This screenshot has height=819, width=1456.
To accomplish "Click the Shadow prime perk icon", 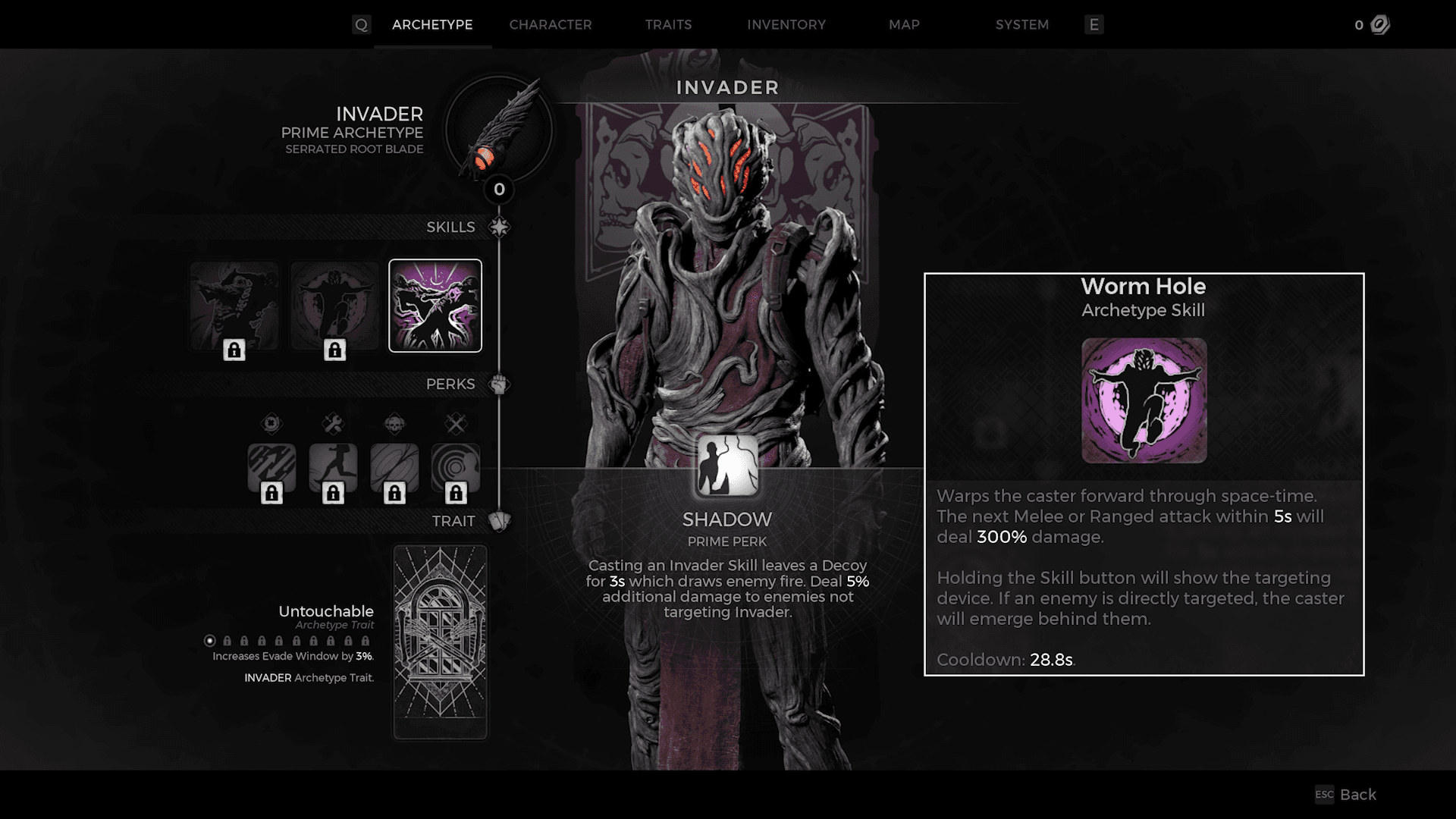I will 727,466.
